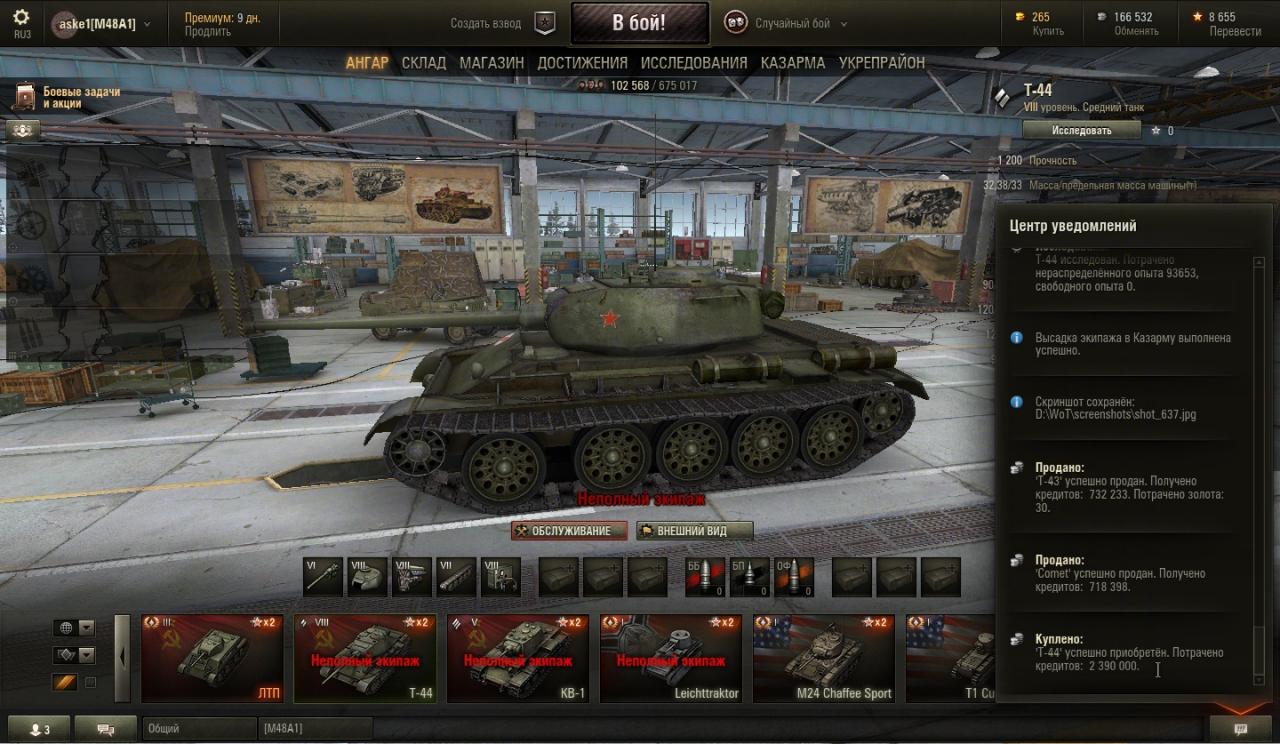Go to the Исследования tab
The height and width of the screenshot is (744, 1280).
[694, 62]
